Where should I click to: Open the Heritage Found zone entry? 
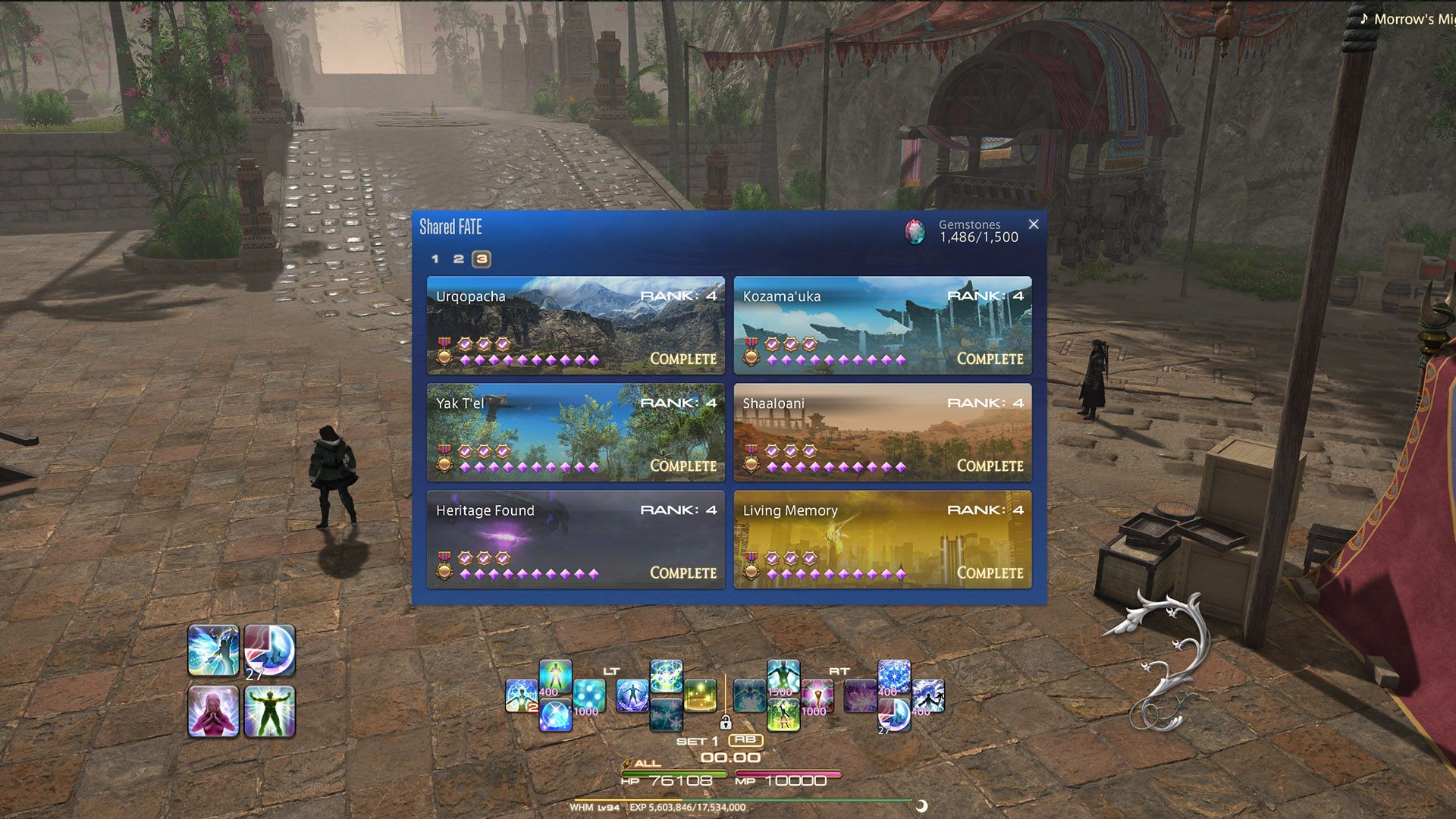(x=575, y=540)
